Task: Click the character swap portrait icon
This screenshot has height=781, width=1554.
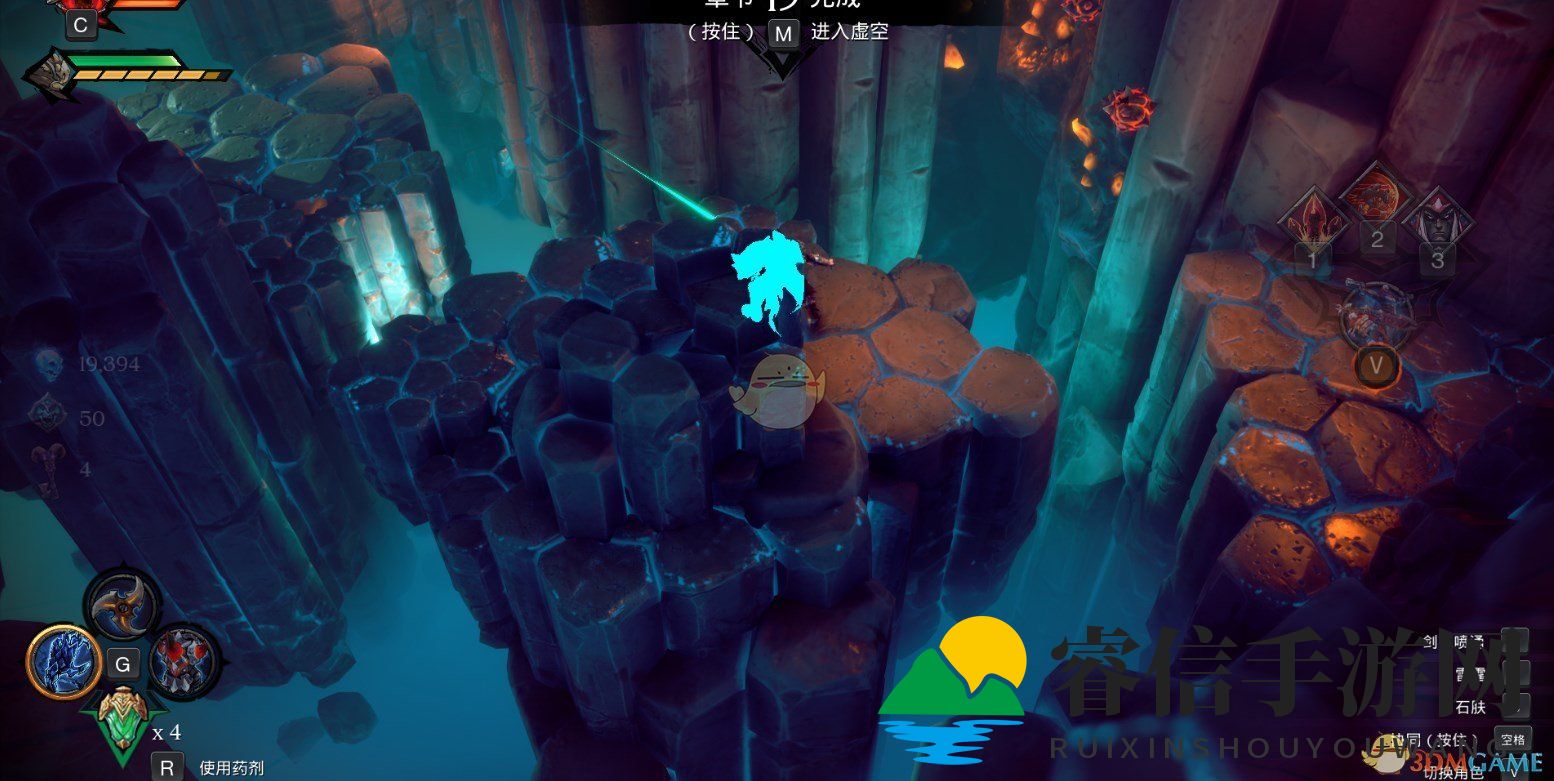Action: point(1376,313)
